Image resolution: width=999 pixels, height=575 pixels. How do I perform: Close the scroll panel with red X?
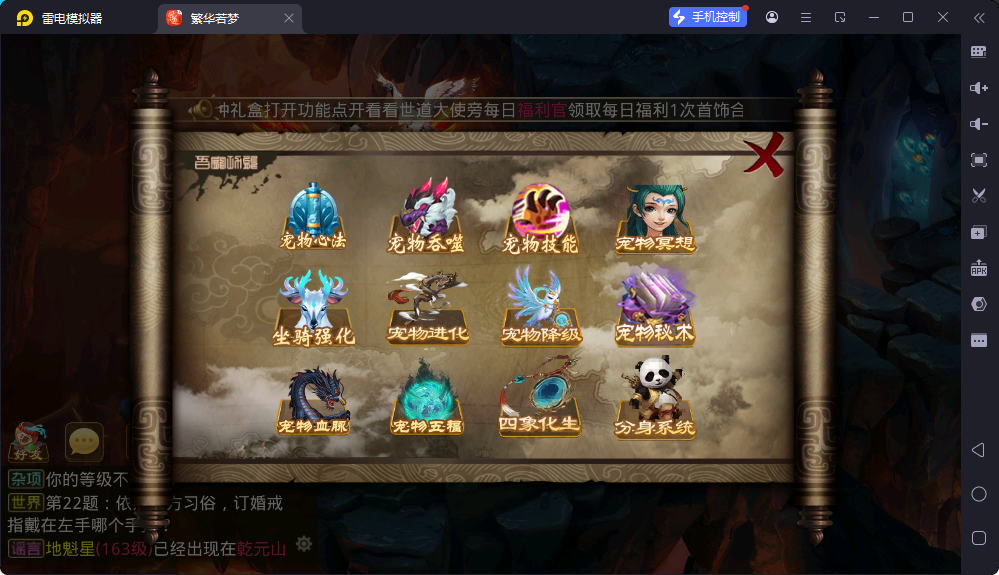(765, 157)
